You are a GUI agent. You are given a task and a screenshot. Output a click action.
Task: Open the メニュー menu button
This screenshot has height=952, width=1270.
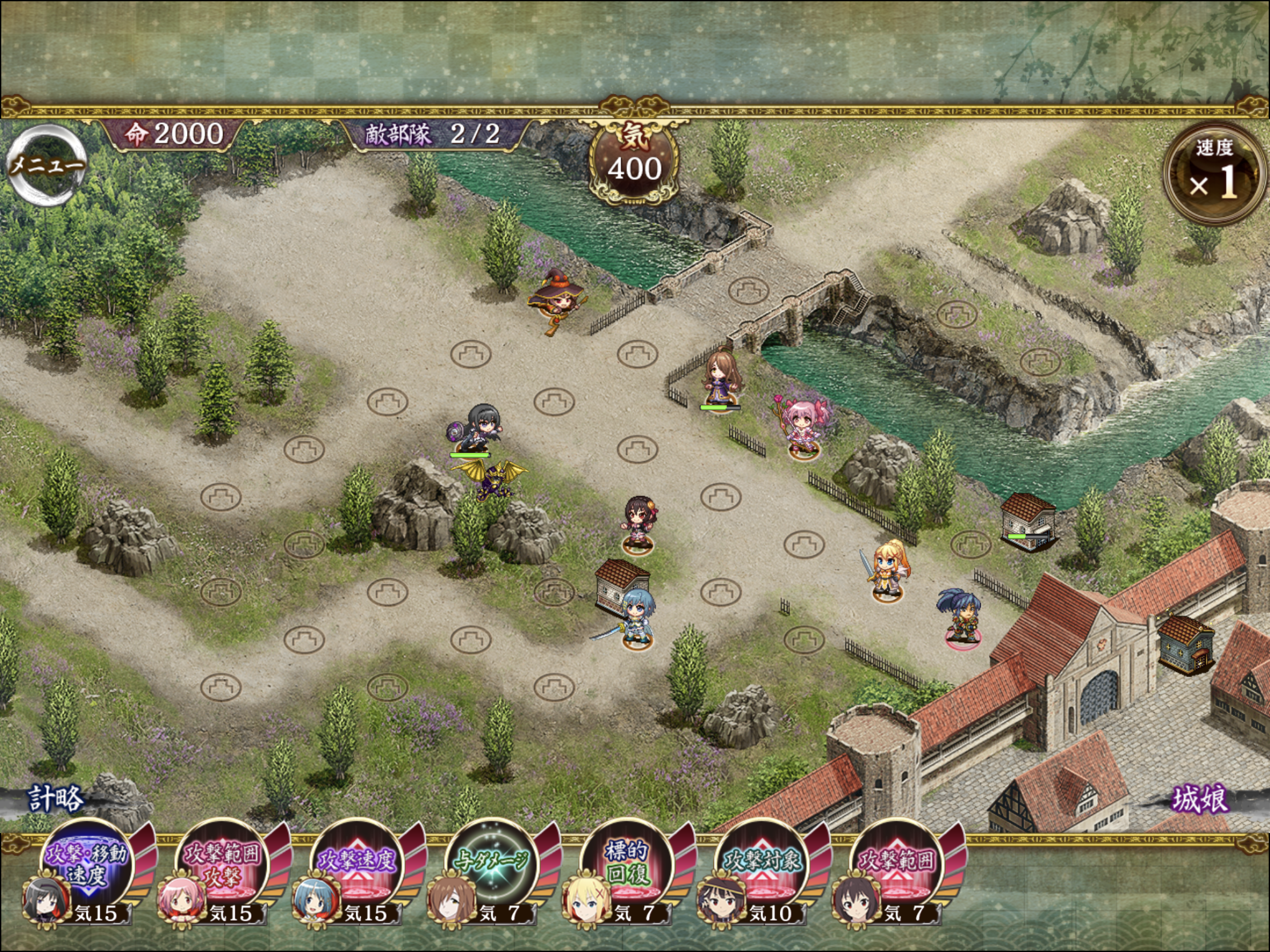click(x=47, y=166)
